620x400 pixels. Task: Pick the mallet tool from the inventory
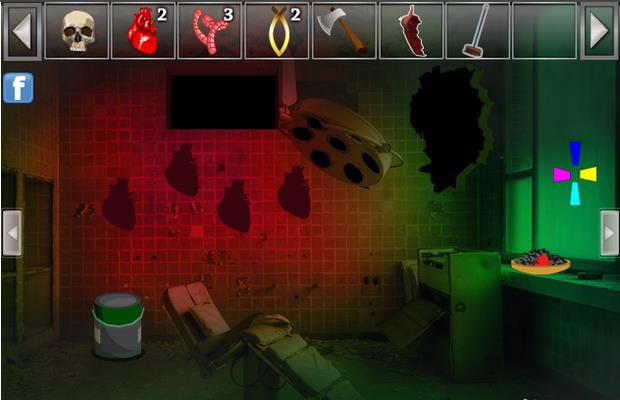coord(477,31)
